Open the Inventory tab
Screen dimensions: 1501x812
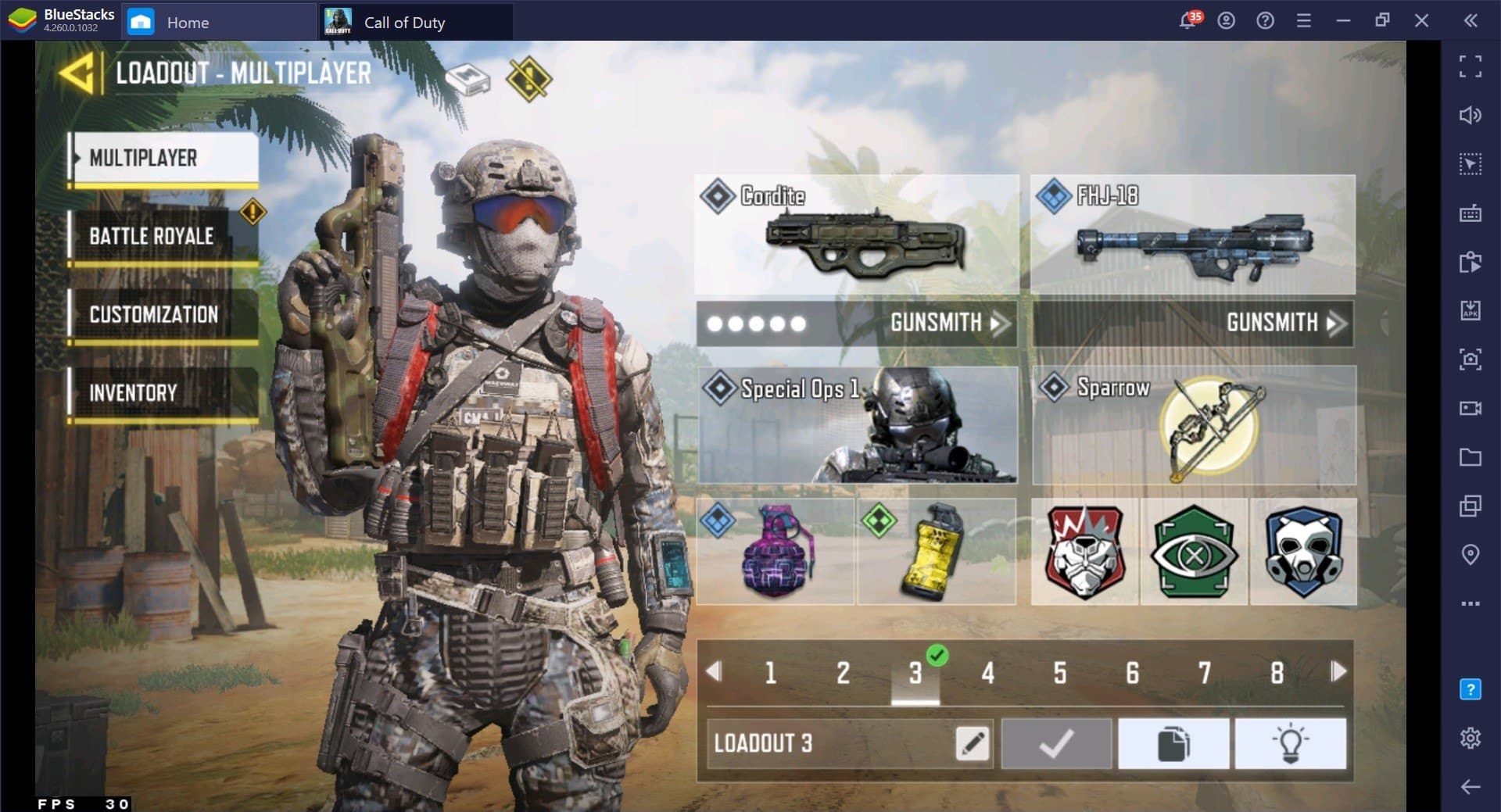point(134,392)
